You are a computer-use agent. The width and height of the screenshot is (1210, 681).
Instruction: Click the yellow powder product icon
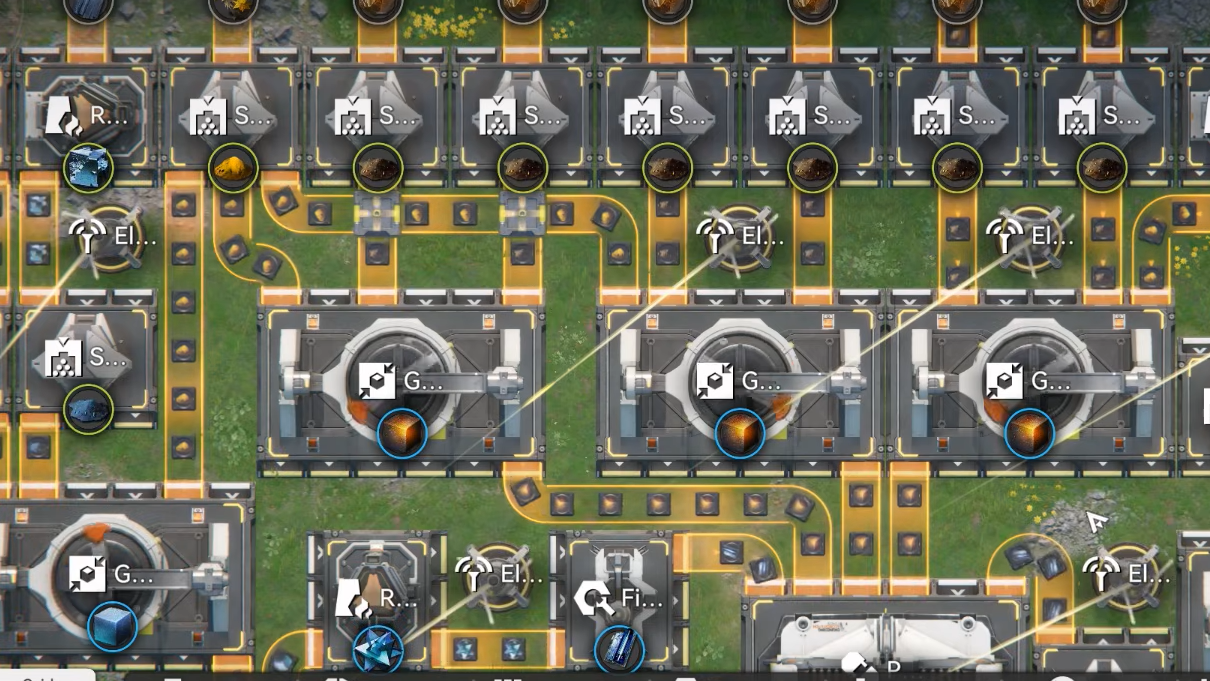[233, 167]
